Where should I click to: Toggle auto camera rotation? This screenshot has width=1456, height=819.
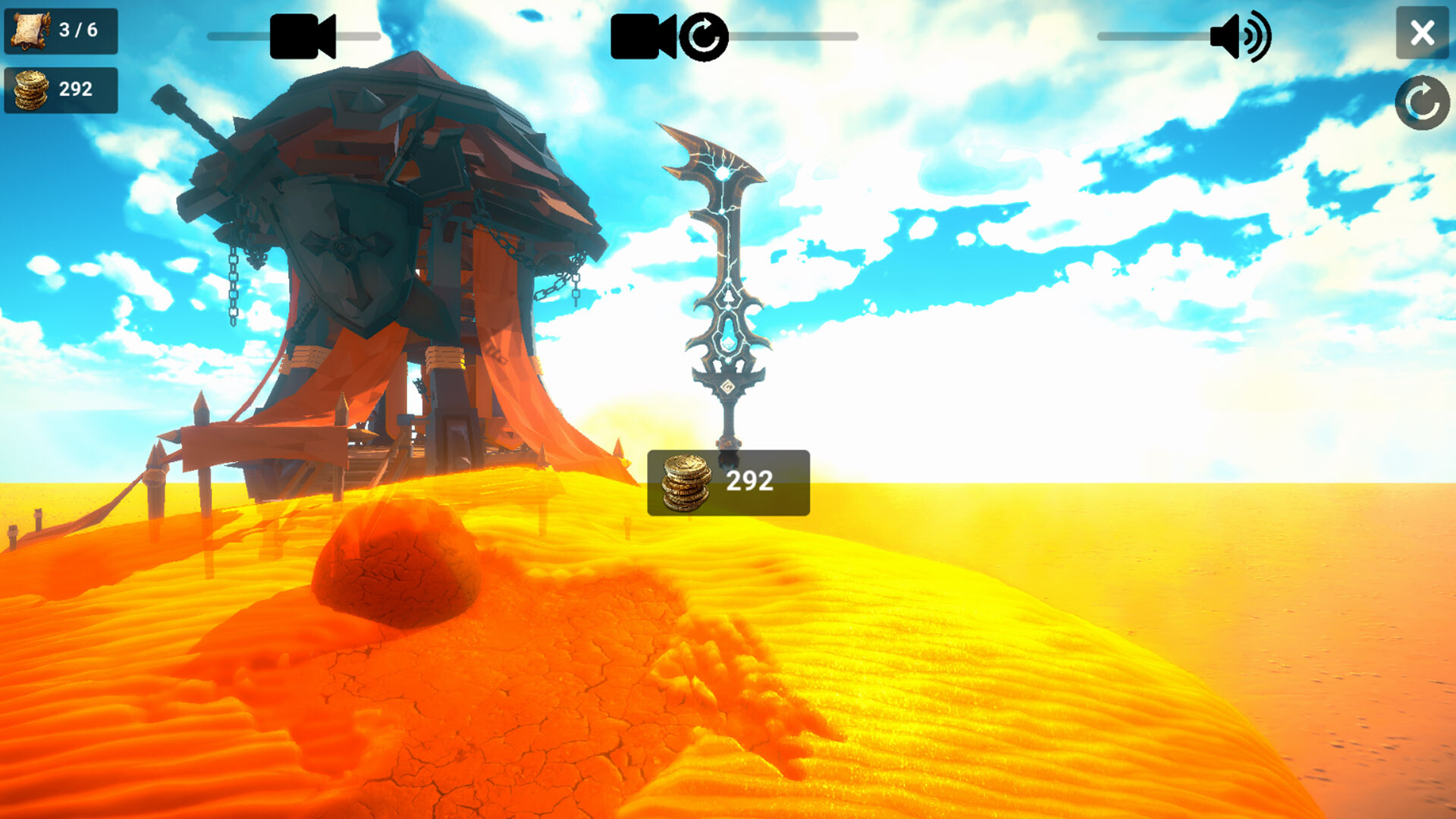pos(705,36)
